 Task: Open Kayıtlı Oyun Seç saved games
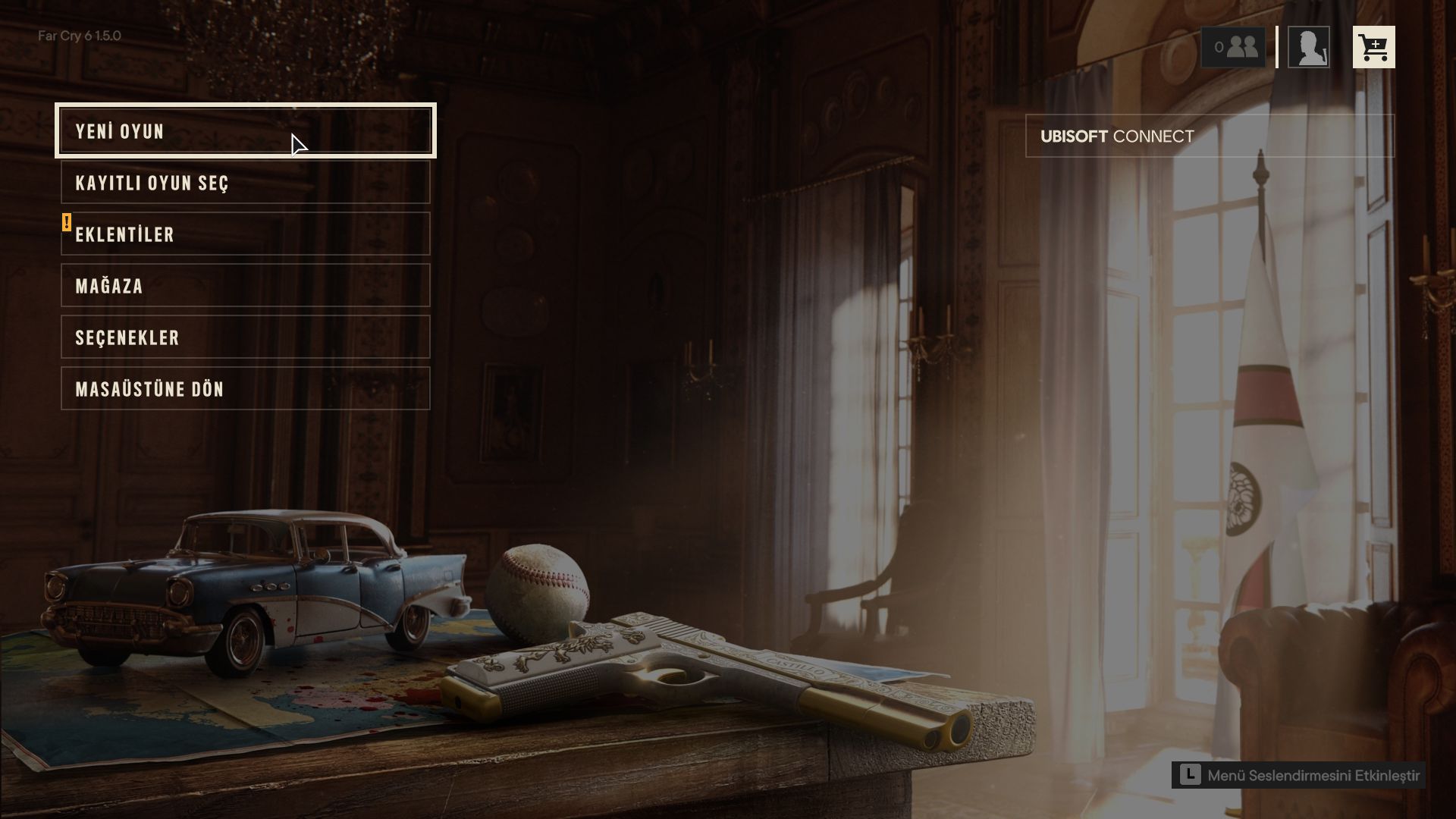pos(245,183)
